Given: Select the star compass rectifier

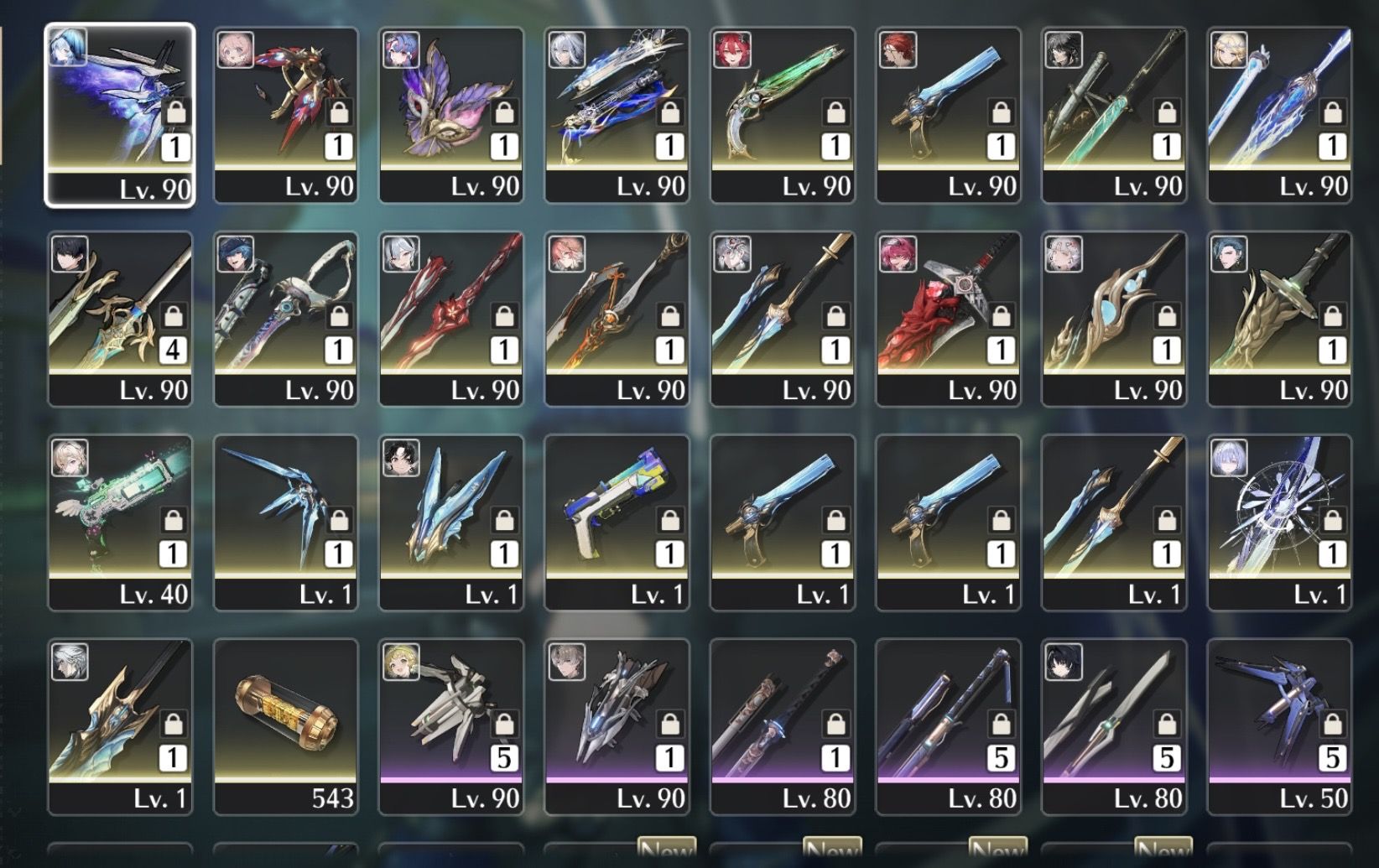Looking at the screenshot, I should click(1280, 522).
